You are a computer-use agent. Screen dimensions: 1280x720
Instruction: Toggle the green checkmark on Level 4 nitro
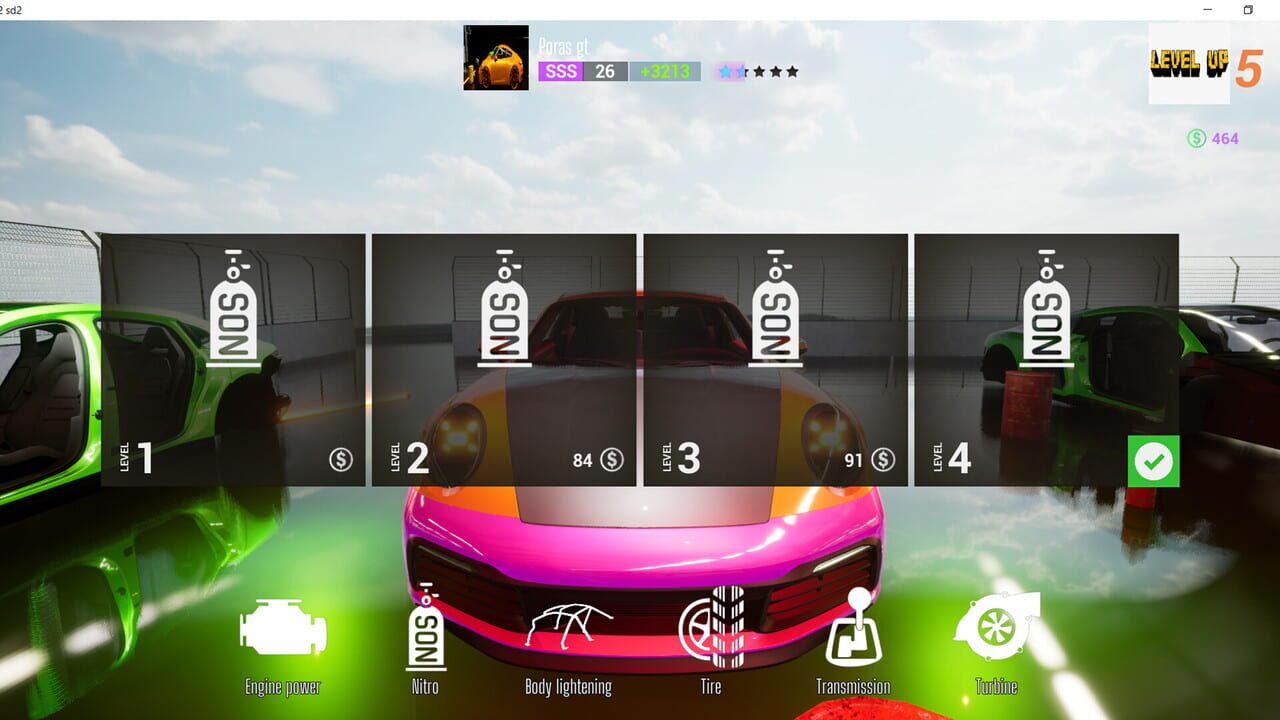(1156, 460)
